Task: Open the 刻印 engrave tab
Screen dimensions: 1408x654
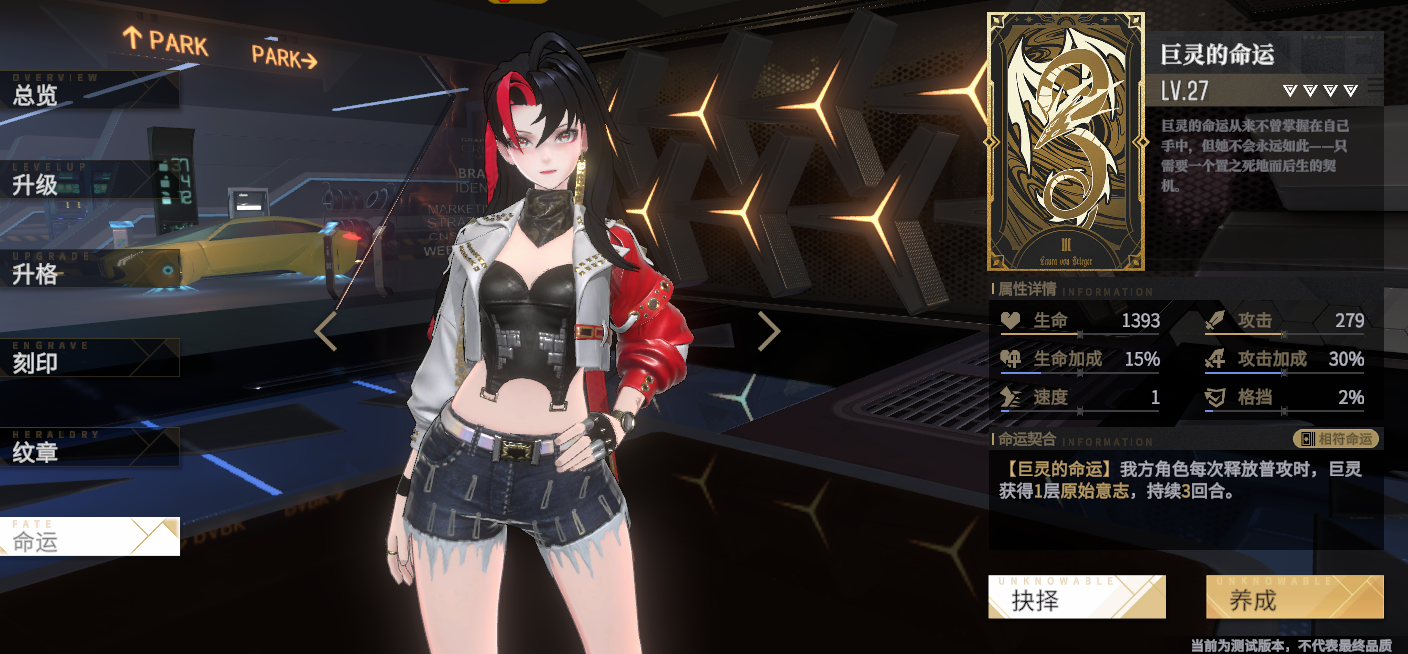Action: 89,359
